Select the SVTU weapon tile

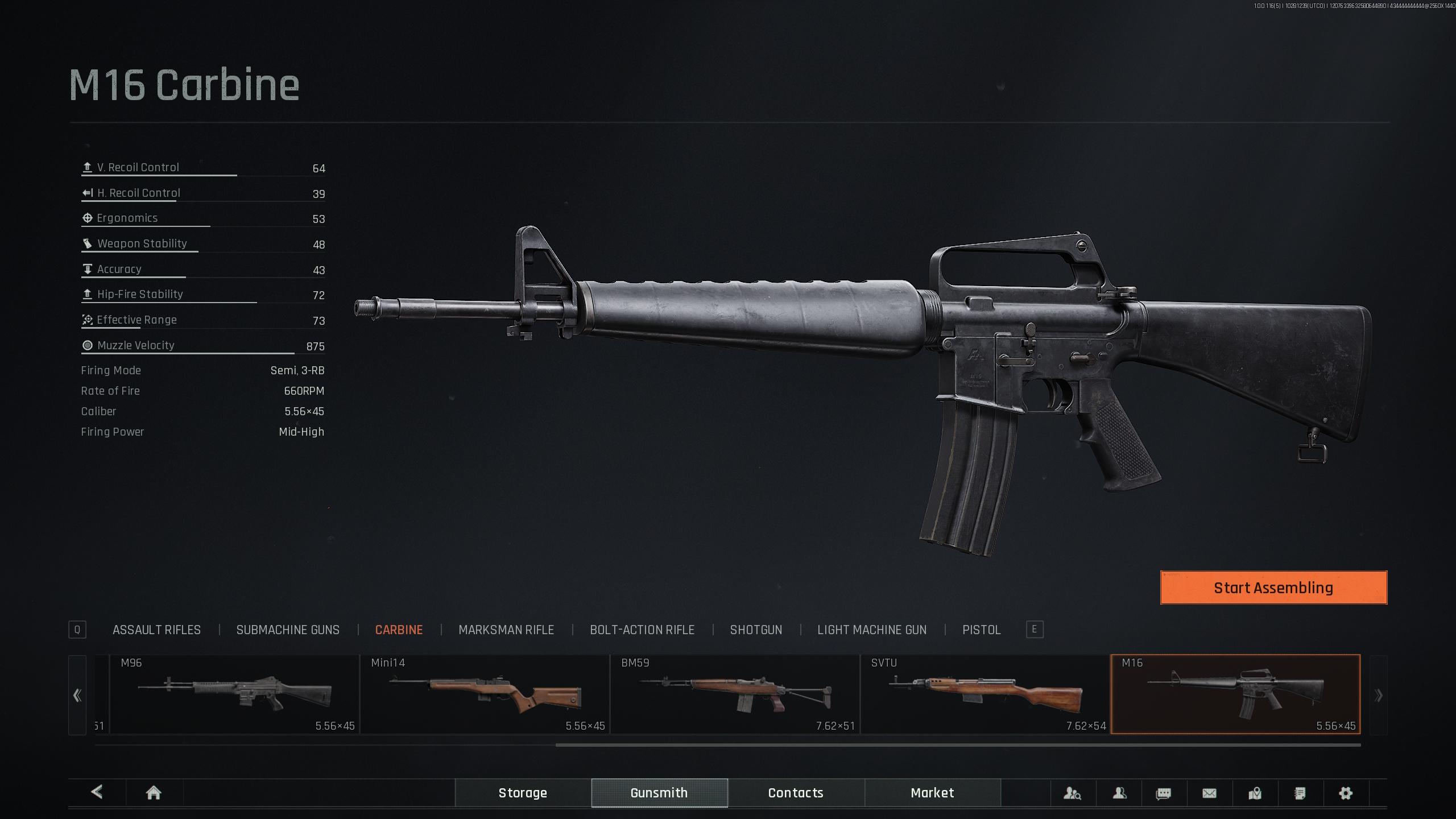[985, 694]
